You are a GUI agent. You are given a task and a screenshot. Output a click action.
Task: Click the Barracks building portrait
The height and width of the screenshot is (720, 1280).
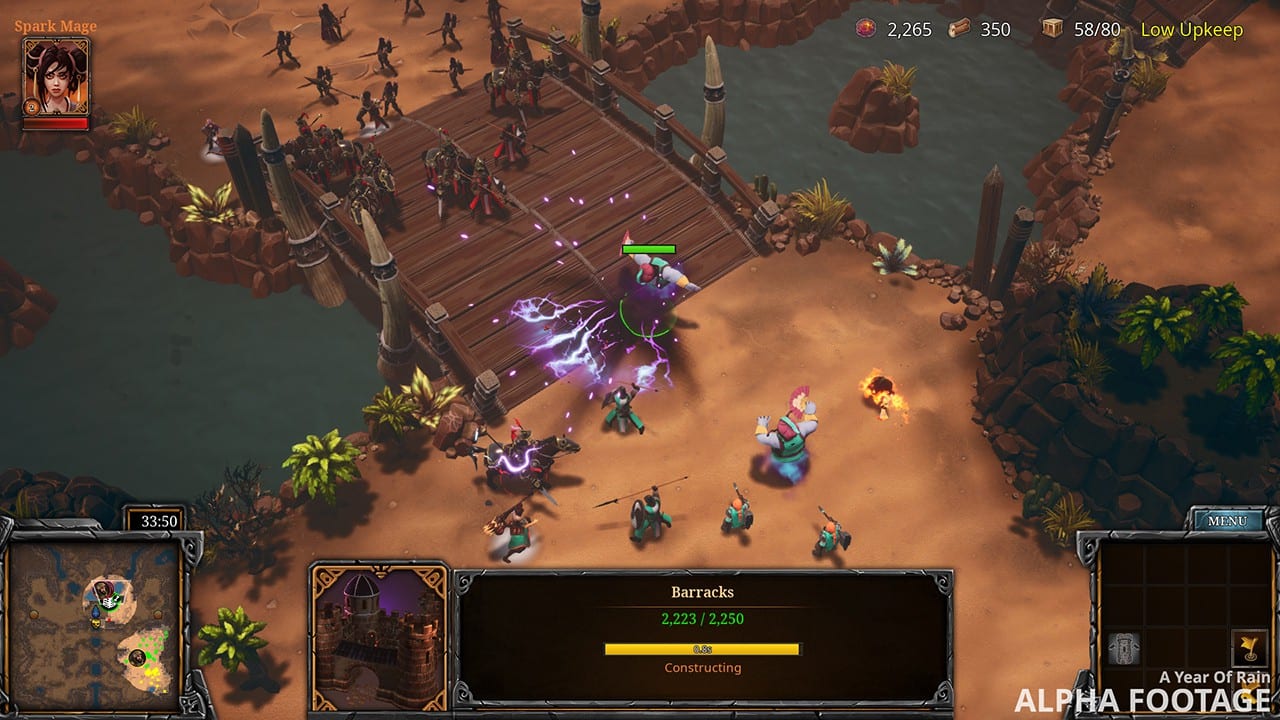(379, 635)
